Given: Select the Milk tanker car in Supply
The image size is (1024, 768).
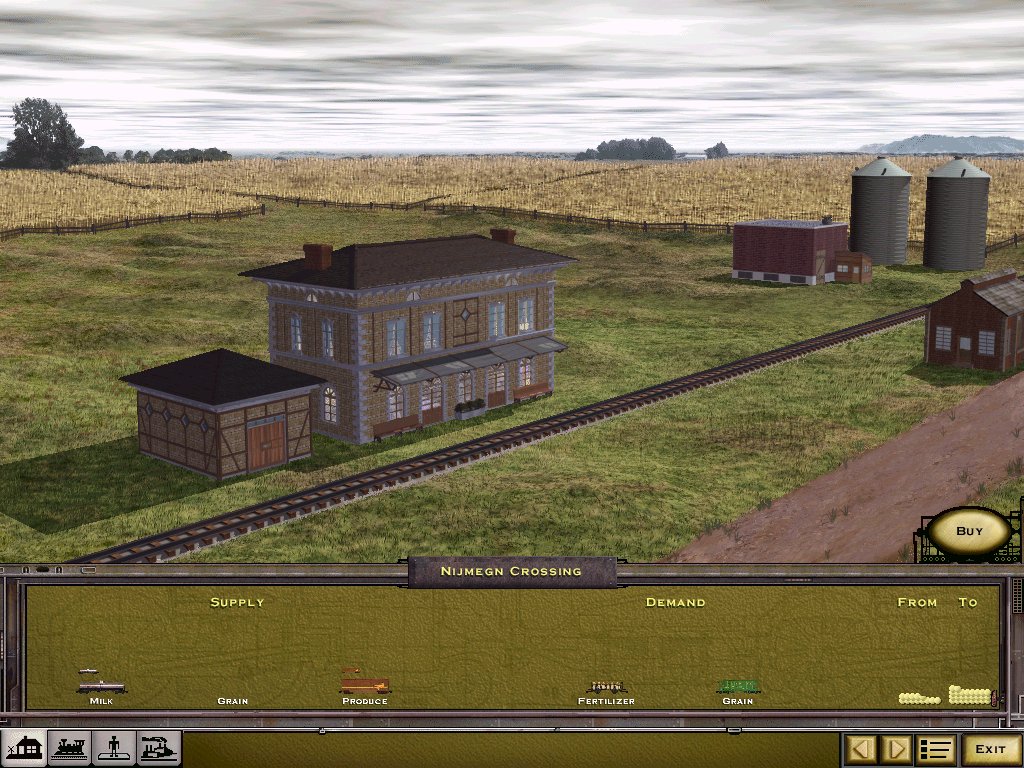Looking at the screenshot, I should tap(102, 686).
